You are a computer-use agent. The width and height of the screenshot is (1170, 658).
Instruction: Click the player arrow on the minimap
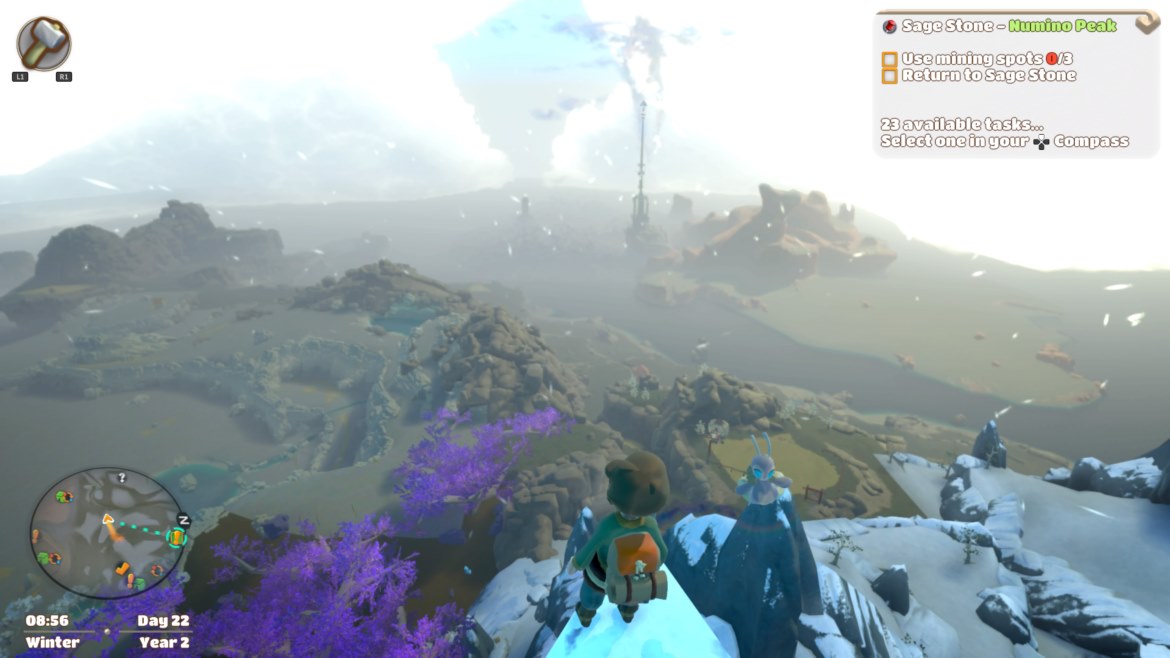pos(108,519)
